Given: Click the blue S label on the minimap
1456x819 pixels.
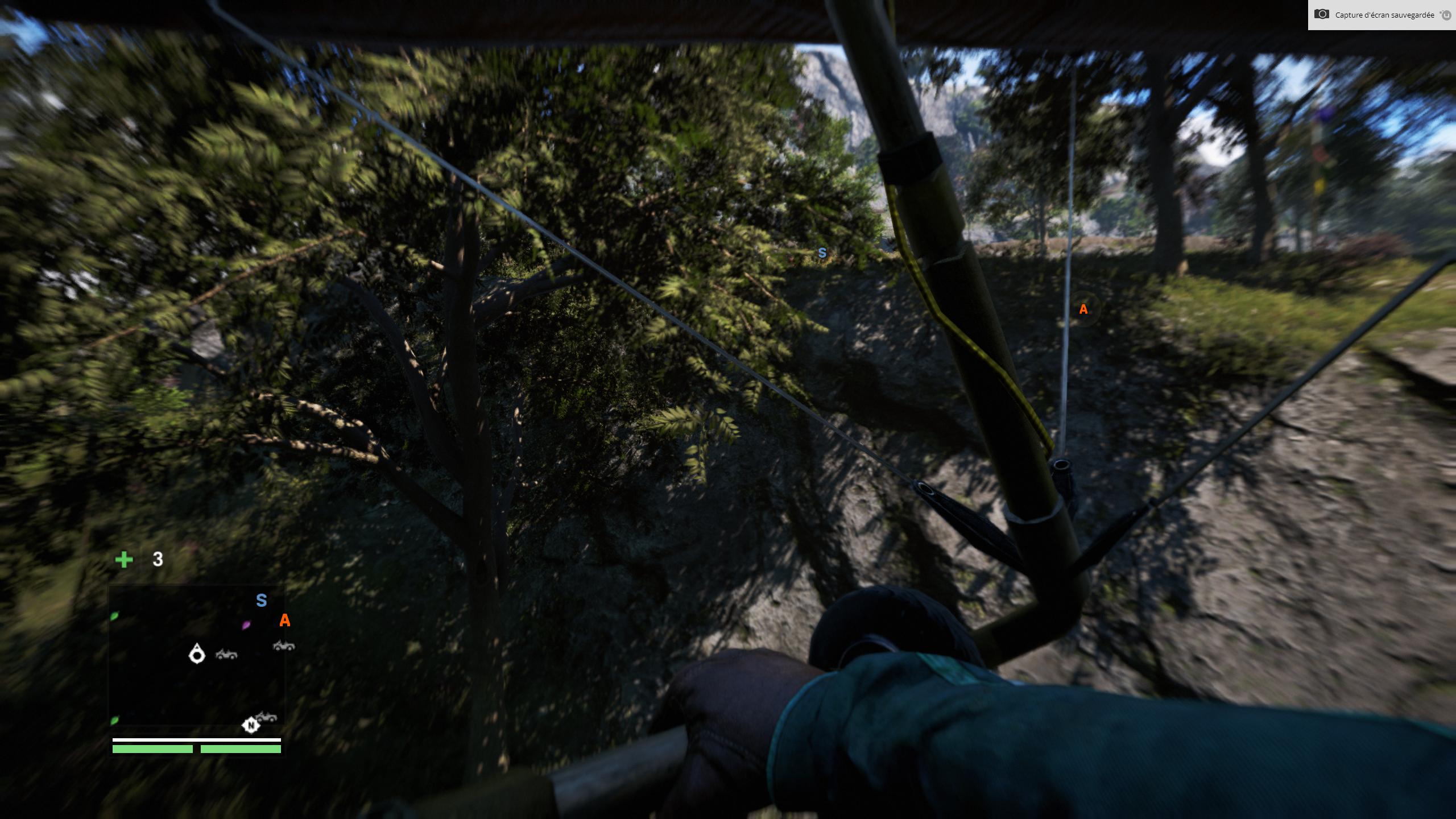Looking at the screenshot, I should [x=261, y=599].
